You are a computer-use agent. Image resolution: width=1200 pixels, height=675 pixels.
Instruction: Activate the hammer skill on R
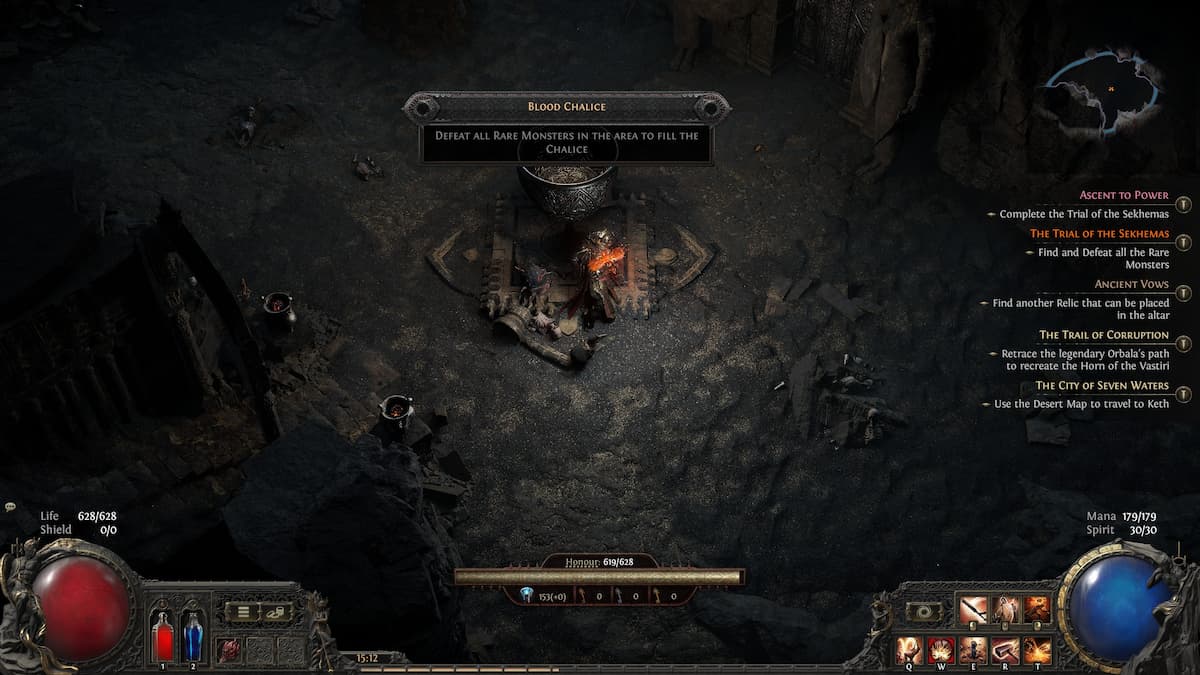[x=1005, y=650]
